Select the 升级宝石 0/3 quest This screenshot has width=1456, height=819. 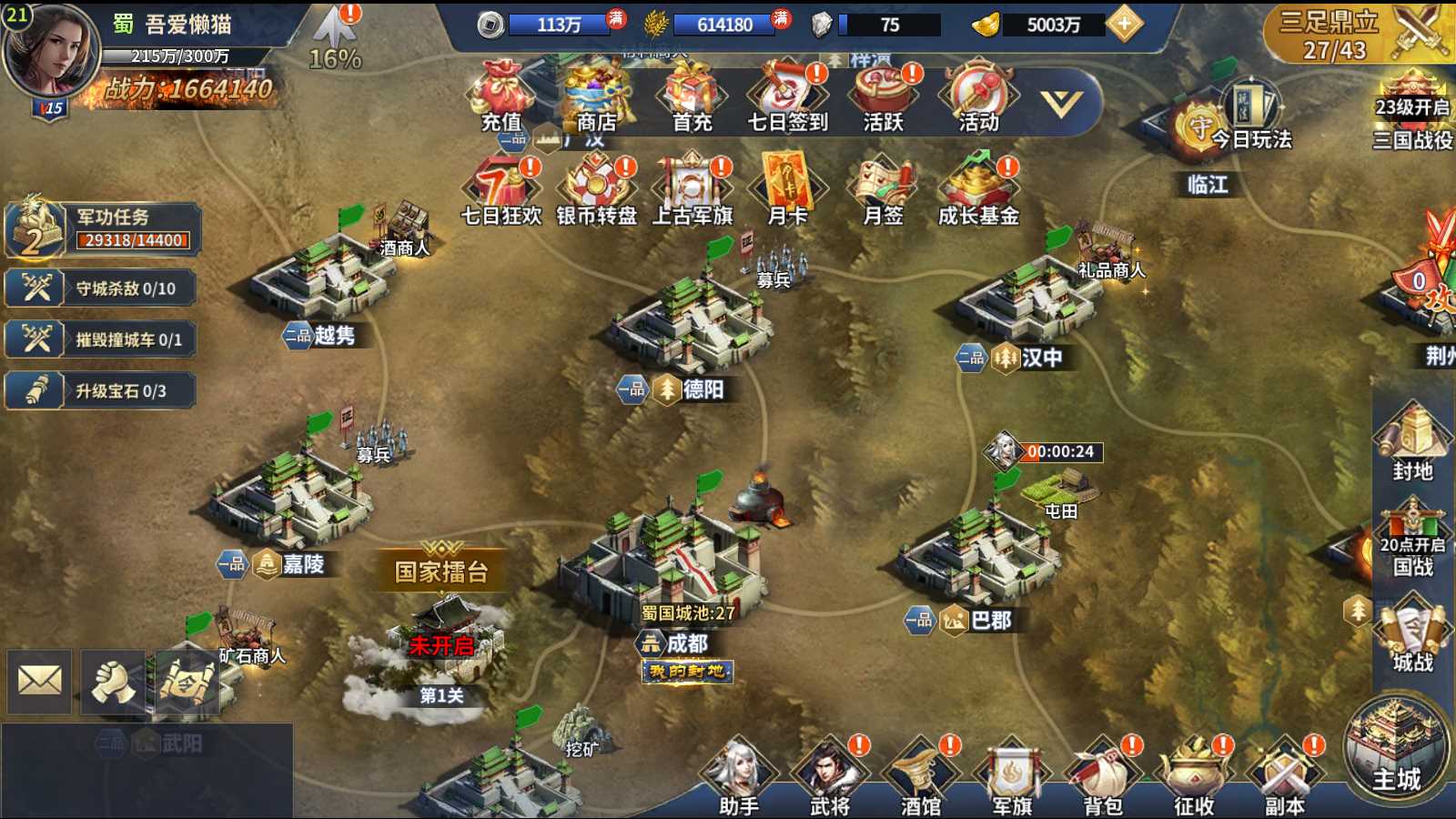tap(101, 391)
